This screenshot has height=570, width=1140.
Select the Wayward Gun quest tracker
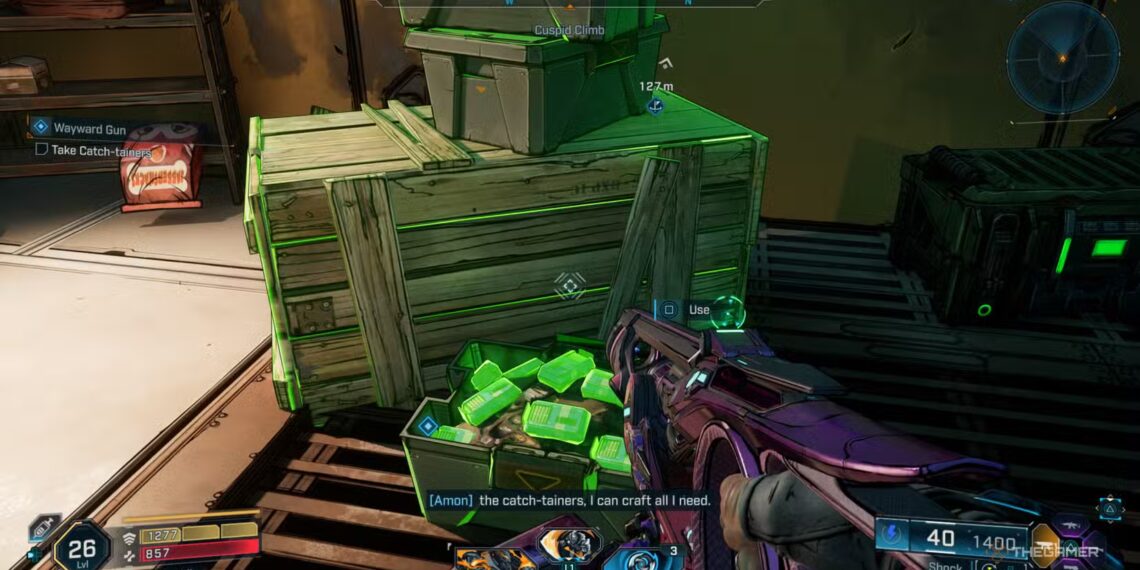tap(88, 128)
